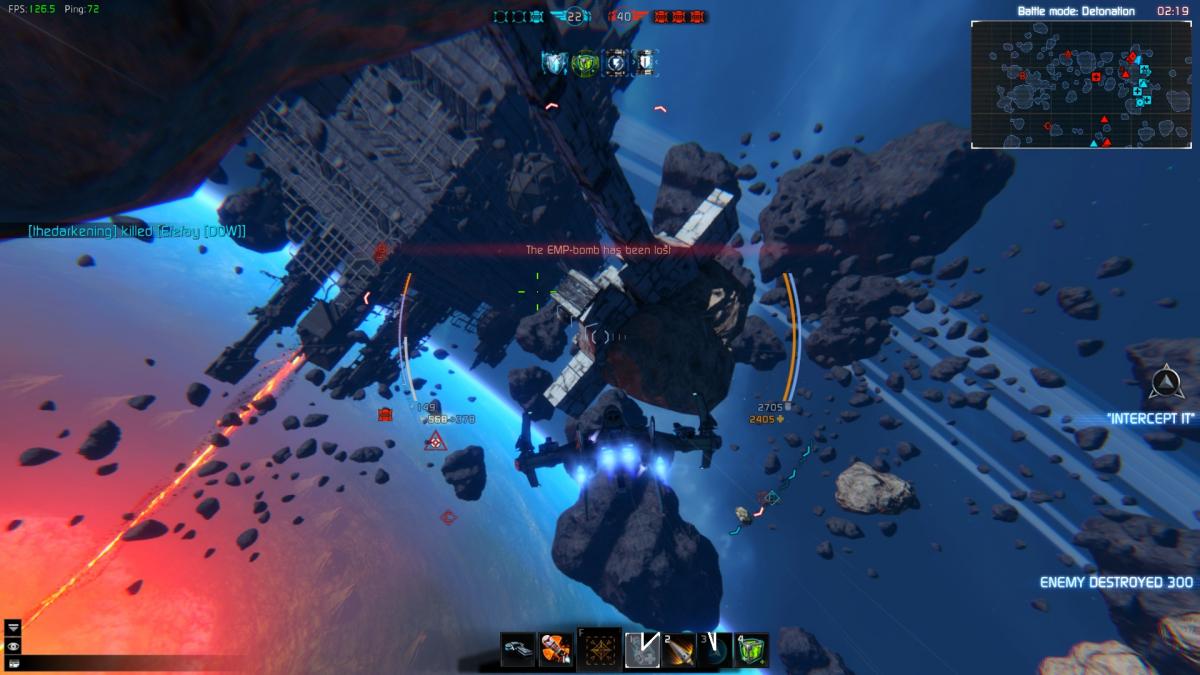Click the blue shield arrow buff icon
Screen dimensions: 1200x675
click(x=555, y=63)
